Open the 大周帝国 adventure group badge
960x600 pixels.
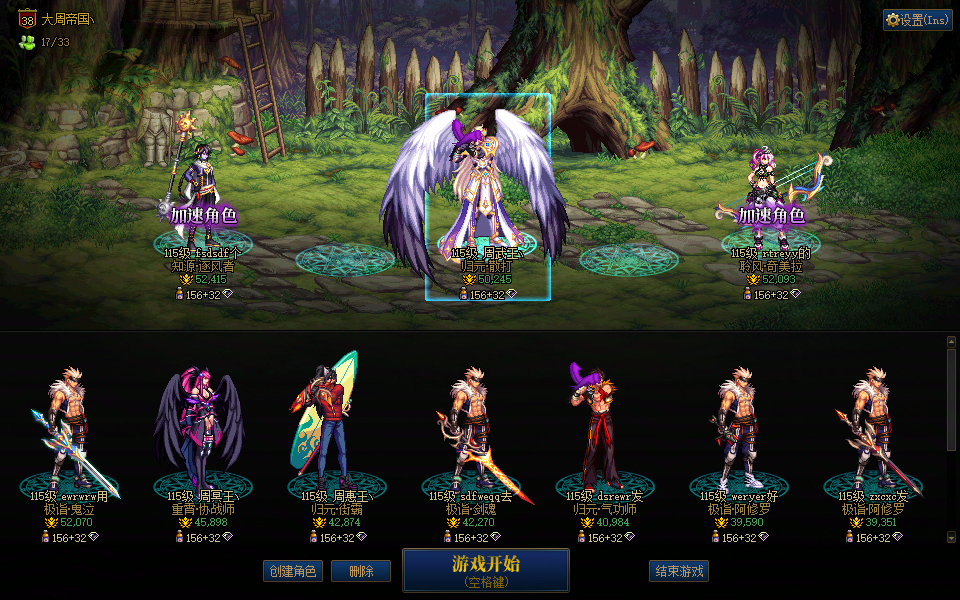click(x=28, y=18)
